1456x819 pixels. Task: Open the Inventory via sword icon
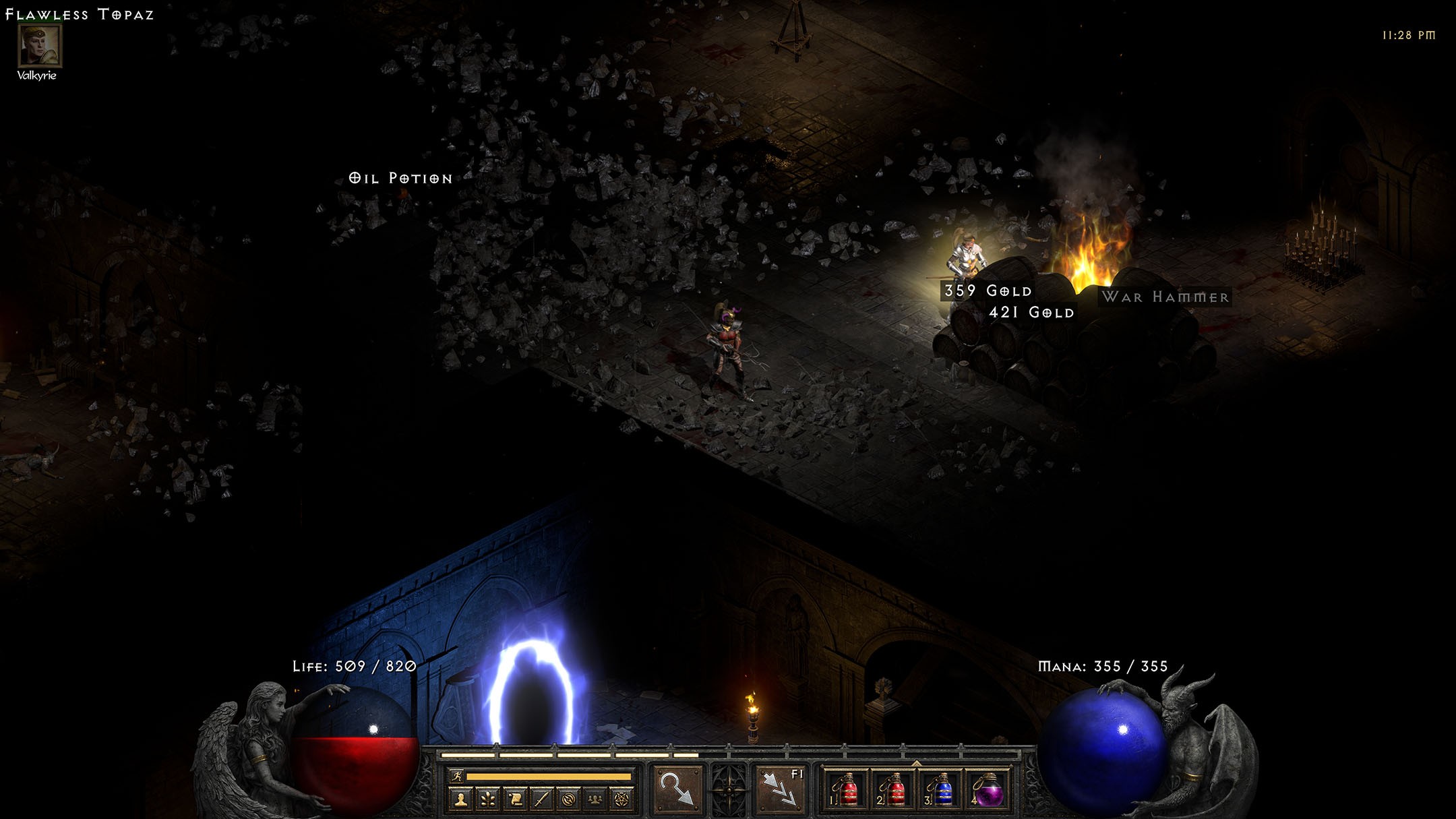pyautogui.click(x=542, y=799)
